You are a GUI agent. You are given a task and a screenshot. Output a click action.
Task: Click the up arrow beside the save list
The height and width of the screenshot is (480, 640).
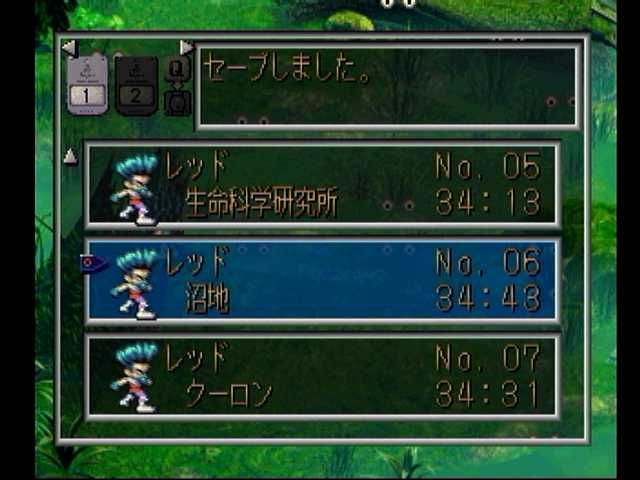point(70,156)
